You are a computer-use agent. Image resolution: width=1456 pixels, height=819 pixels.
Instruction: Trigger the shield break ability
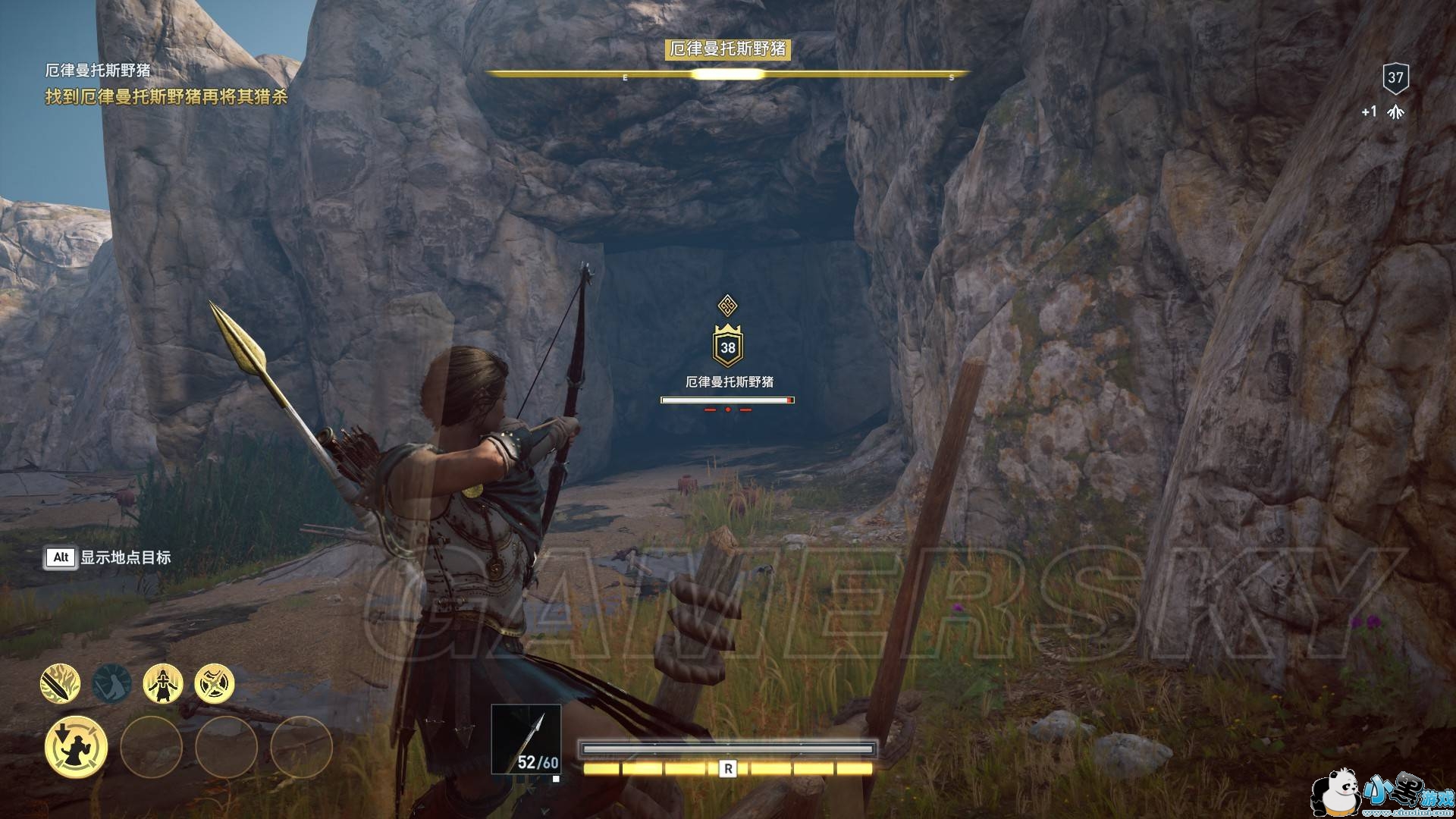click(215, 683)
